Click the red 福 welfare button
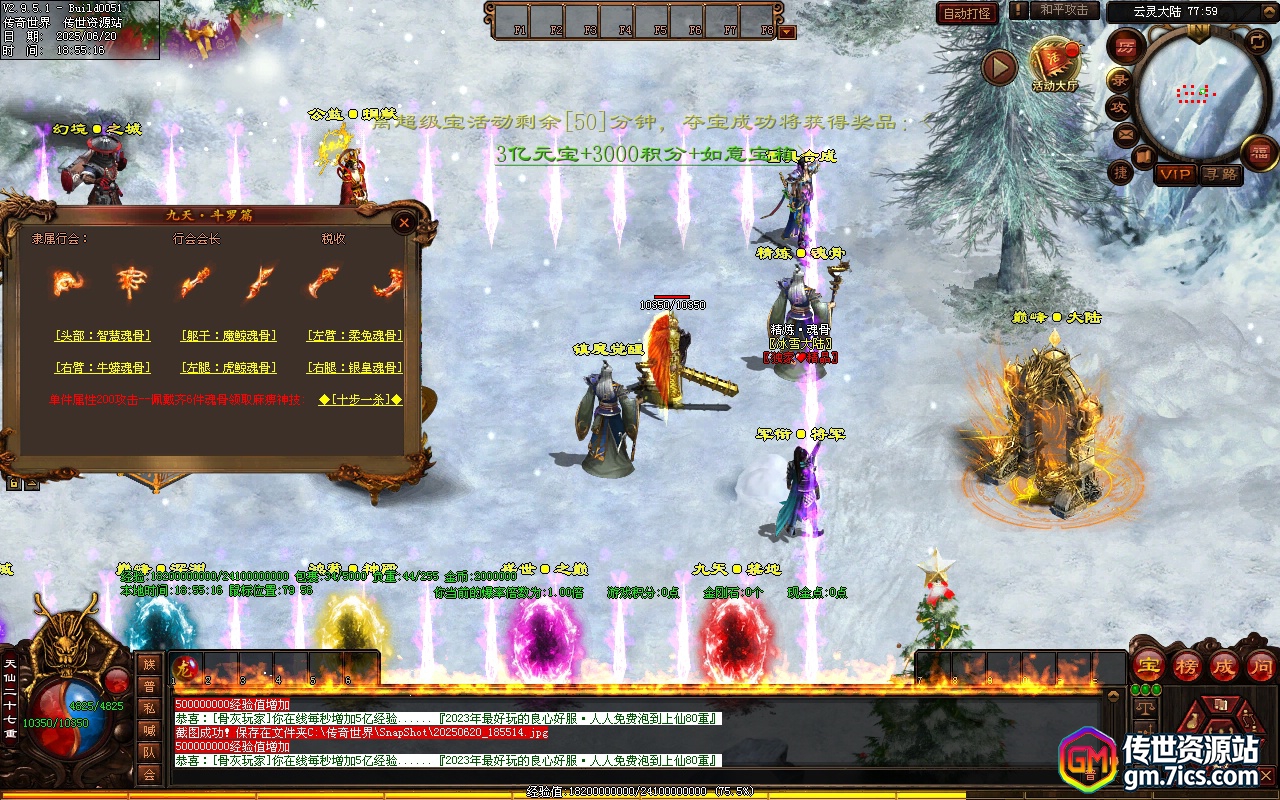1280x800 pixels. pyautogui.click(x=1259, y=152)
